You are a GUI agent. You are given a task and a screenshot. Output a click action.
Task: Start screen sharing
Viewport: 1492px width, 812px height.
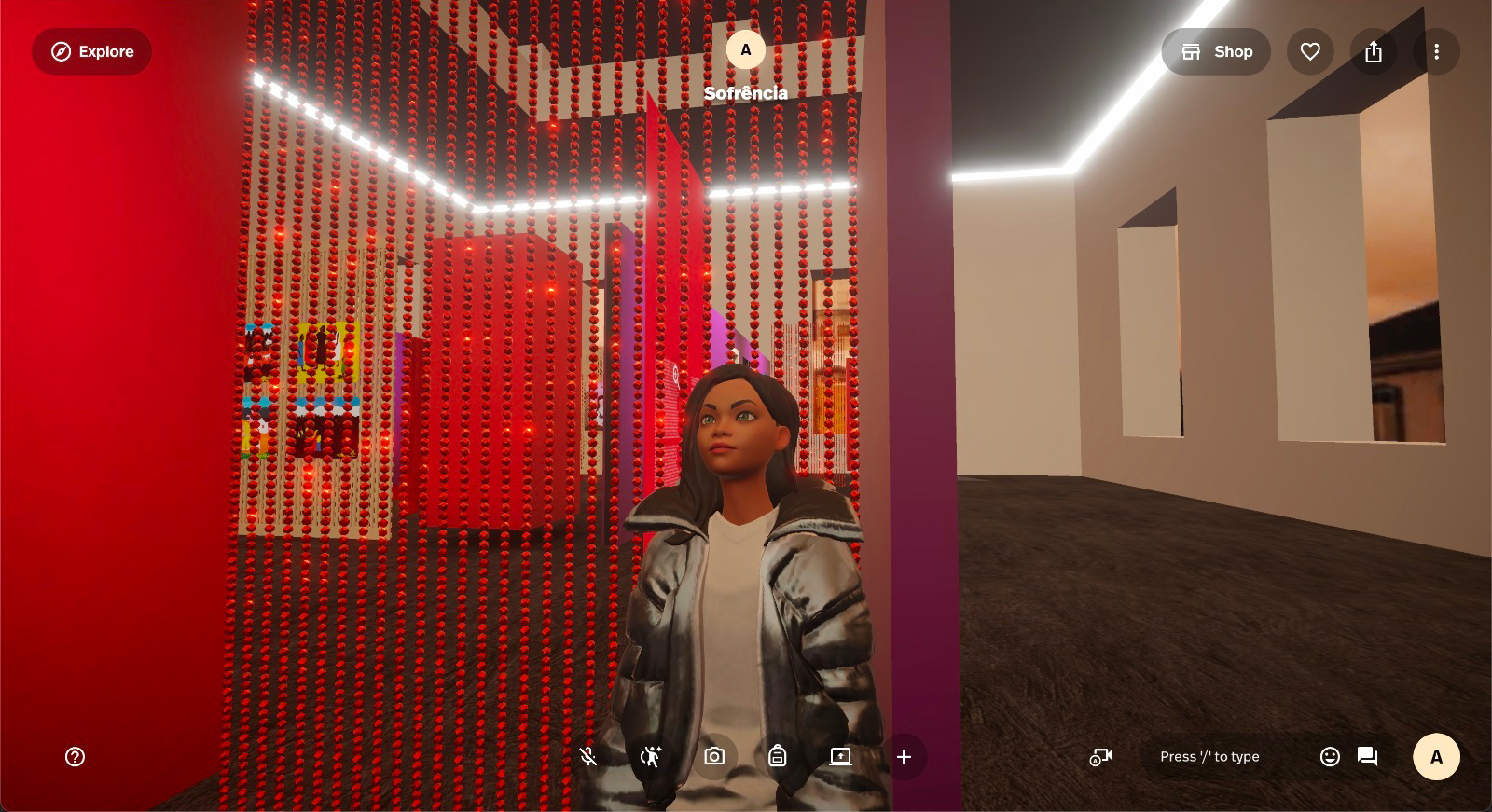(840, 757)
